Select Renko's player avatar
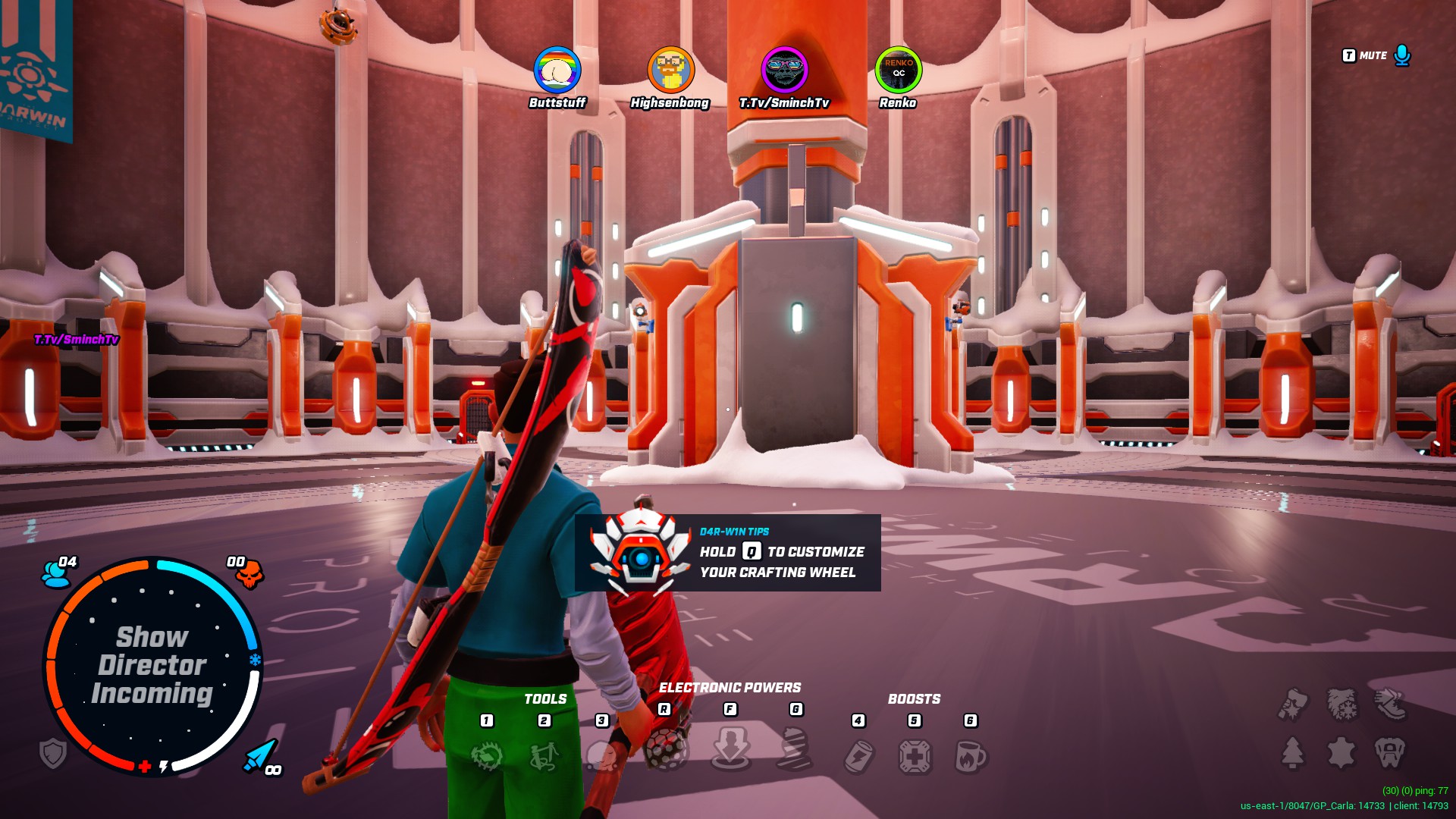Viewport: 1456px width, 819px height. click(898, 70)
